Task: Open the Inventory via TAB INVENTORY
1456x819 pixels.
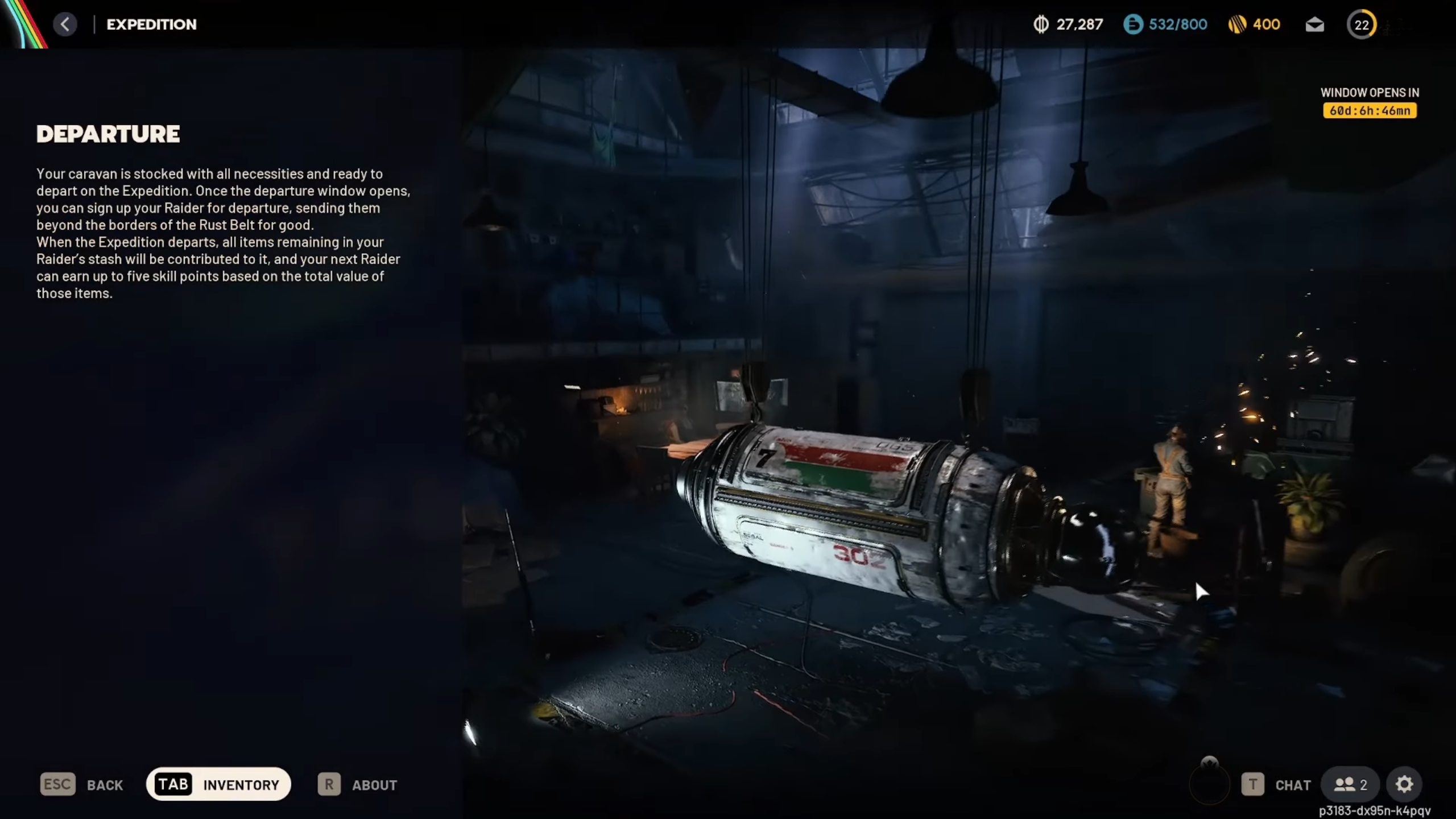Action: click(218, 784)
